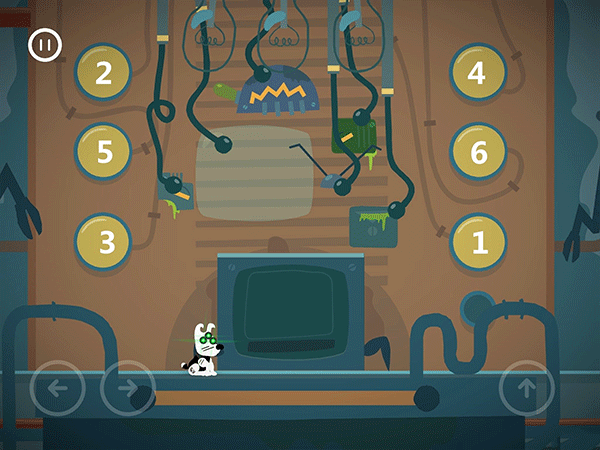Select the number 4 button
This screenshot has width=600, height=450.
[x=477, y=72]
